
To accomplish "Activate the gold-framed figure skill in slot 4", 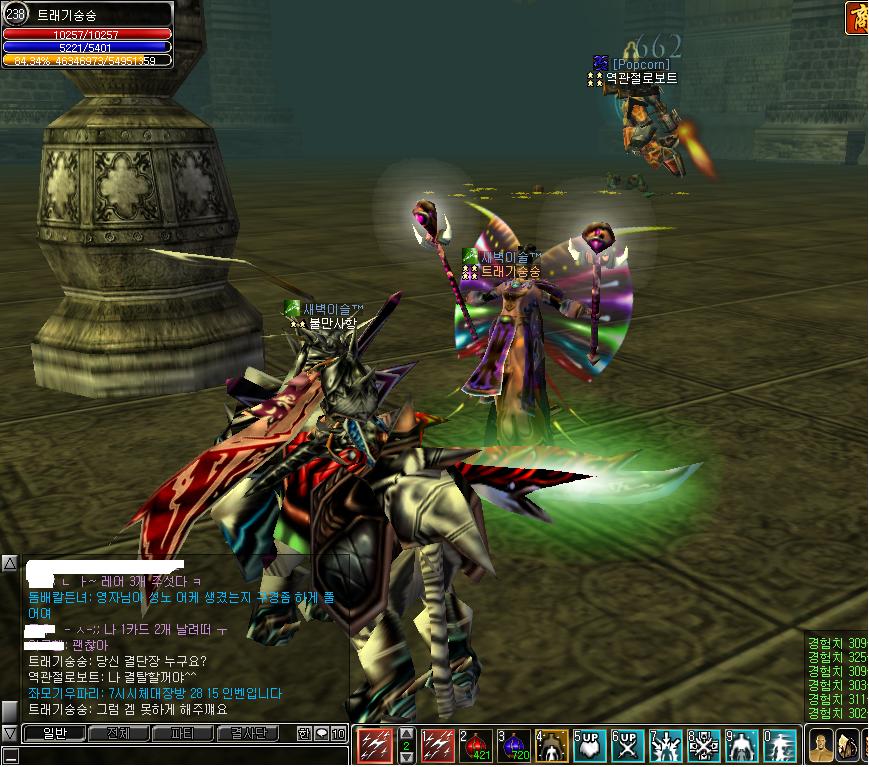I will tap(552, 746).
